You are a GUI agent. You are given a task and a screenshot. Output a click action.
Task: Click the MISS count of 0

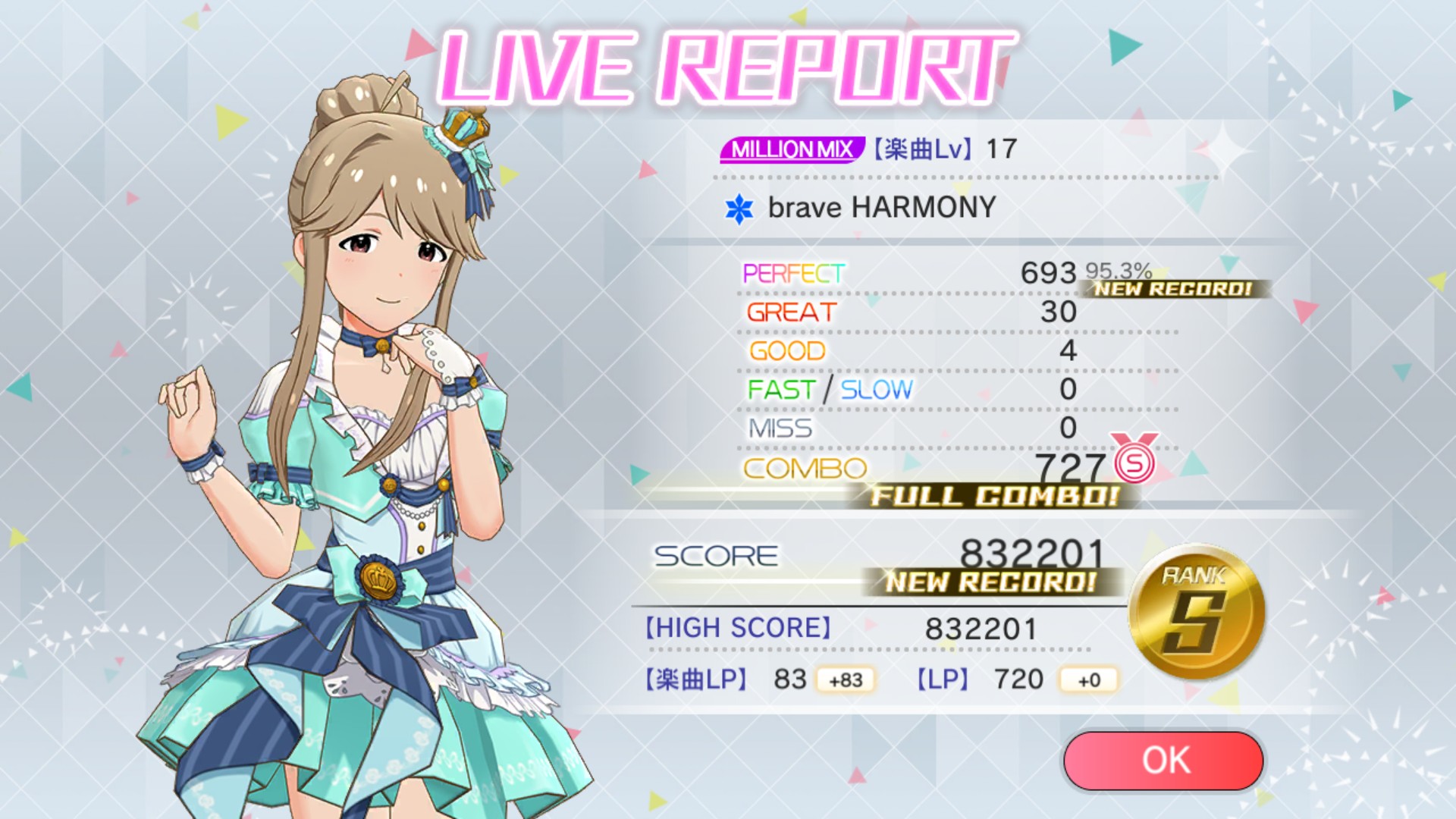tap(1067, 428)
